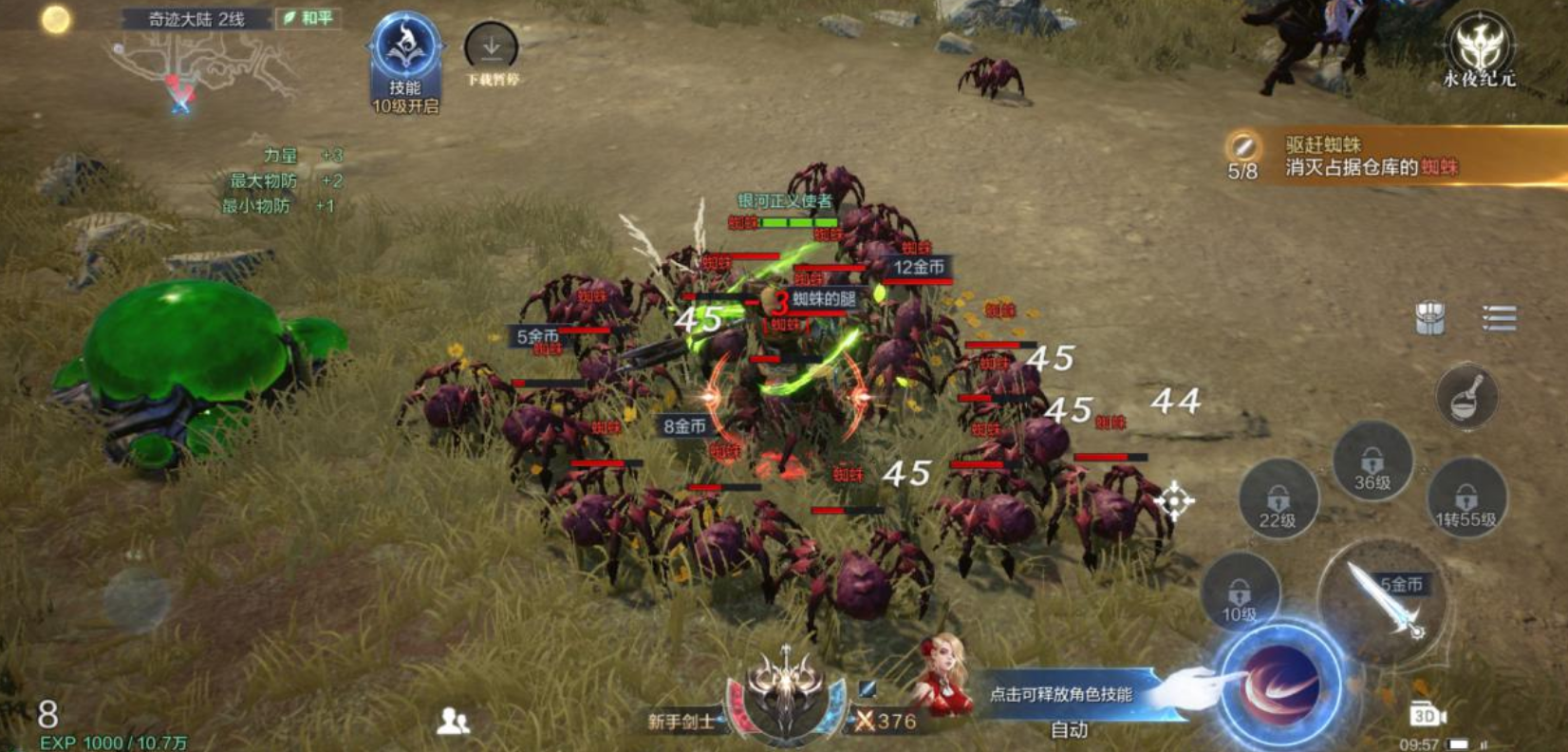Tap the locked 1转55级 skill slot
The width and height of the screenshot is (1568, 752).
1465,500
